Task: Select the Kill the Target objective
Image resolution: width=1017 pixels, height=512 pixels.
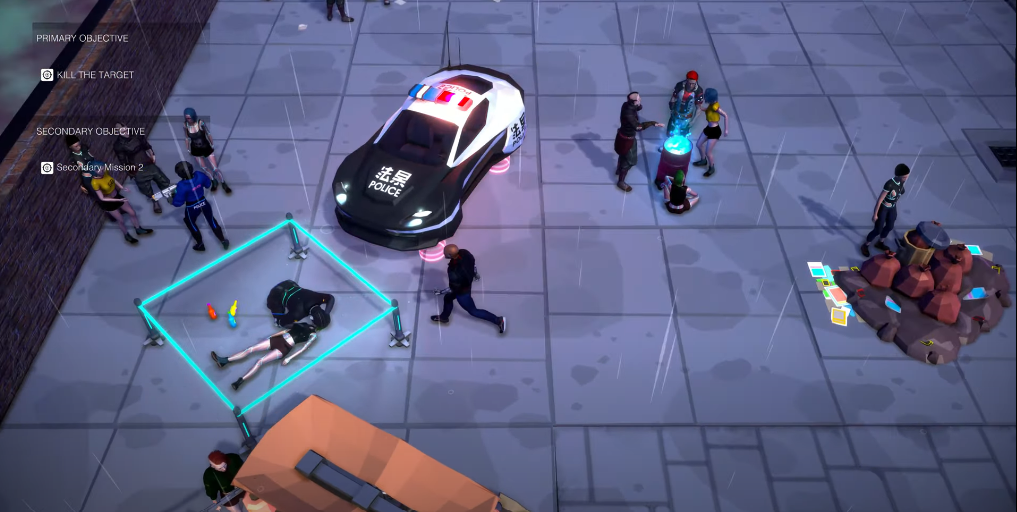Action: pyautogui.click(x=94, y=75)
